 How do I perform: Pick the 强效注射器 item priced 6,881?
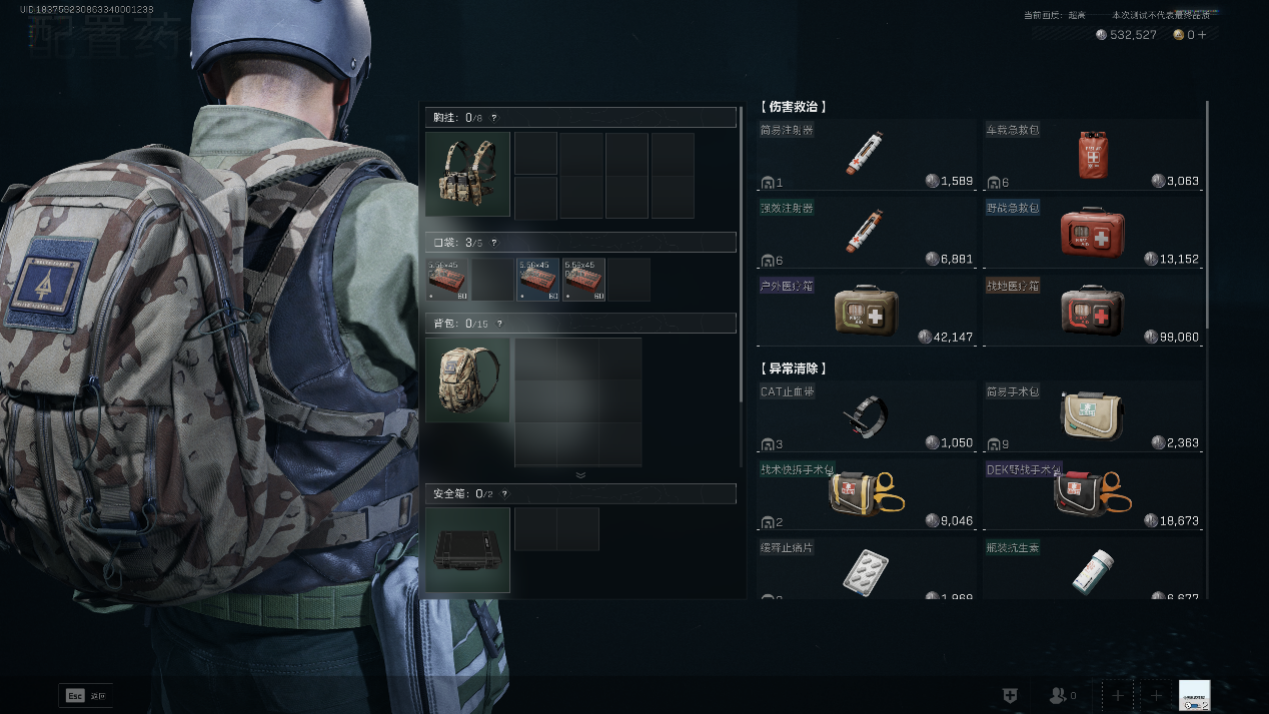(866, 231)
